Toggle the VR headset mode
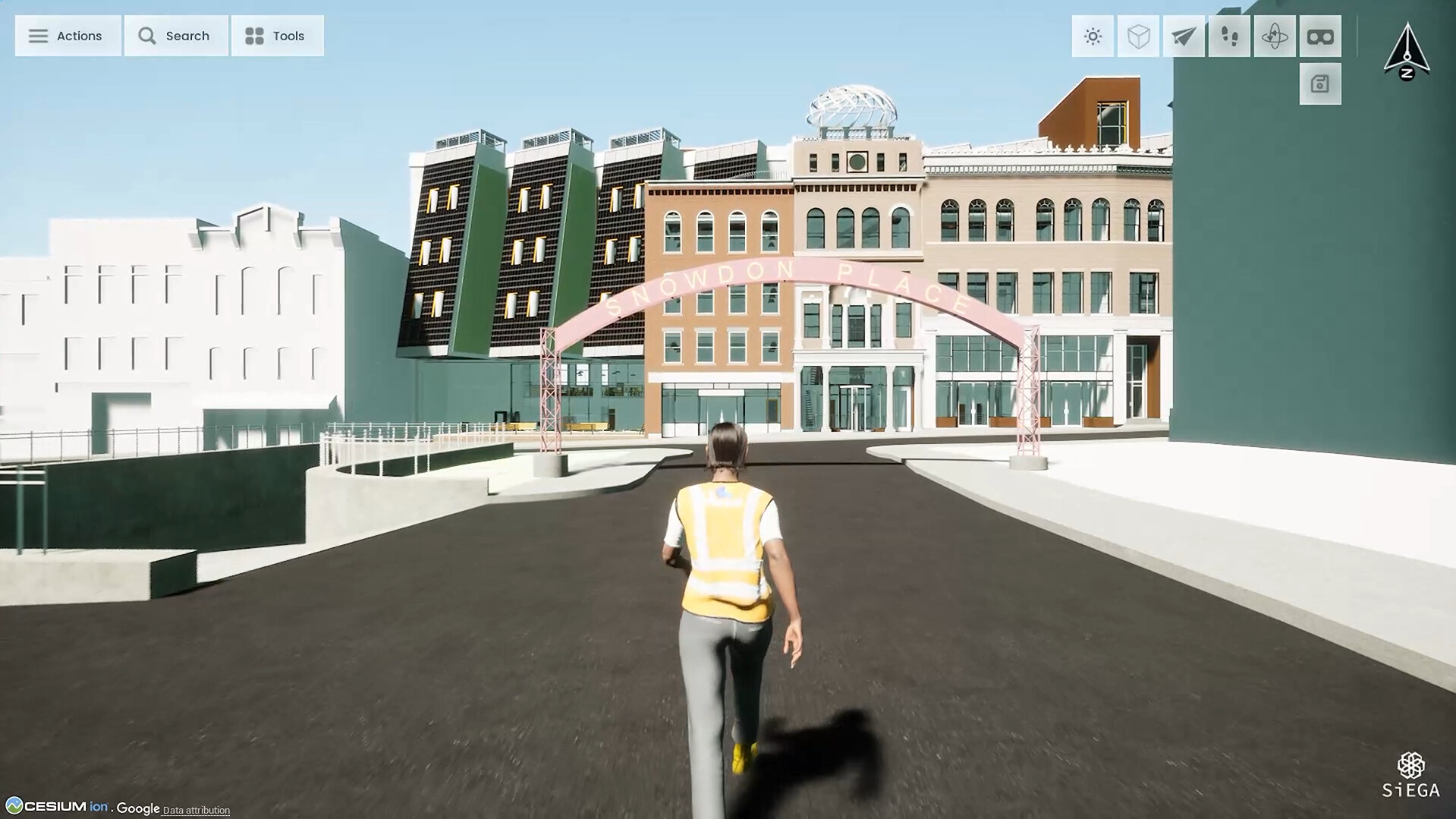Viewport: 1456px width, 819px height. (1320, 36)
